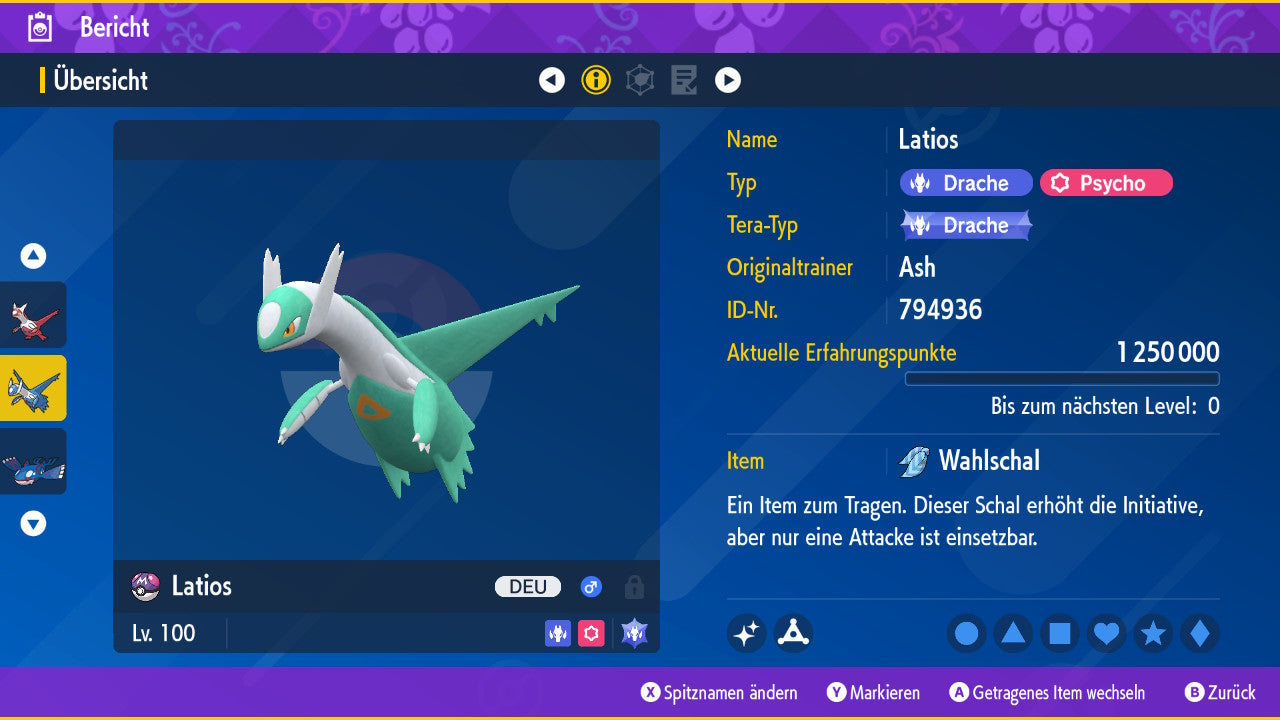Go to the next summary page arrow
Viewport: 1280px width, 720px height.
pos(728,80)
